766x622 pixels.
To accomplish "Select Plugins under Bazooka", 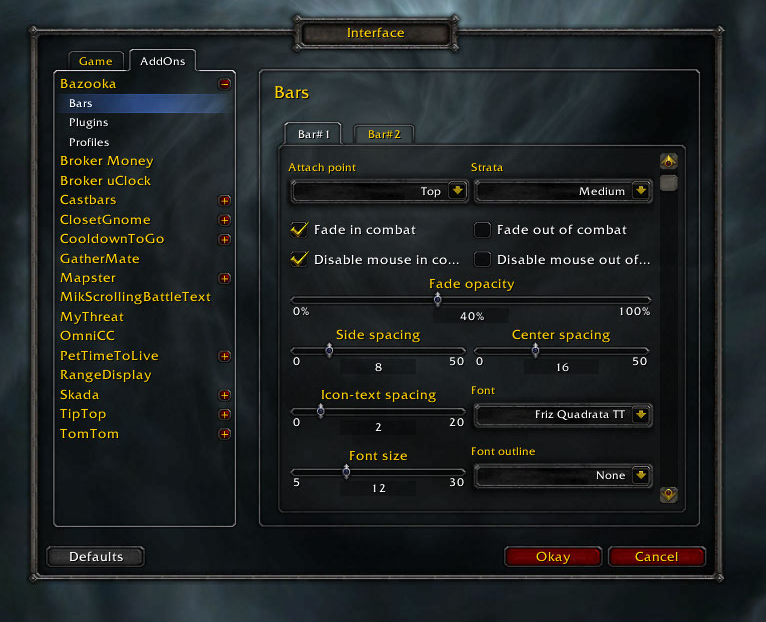I will [x=89, y=123].
